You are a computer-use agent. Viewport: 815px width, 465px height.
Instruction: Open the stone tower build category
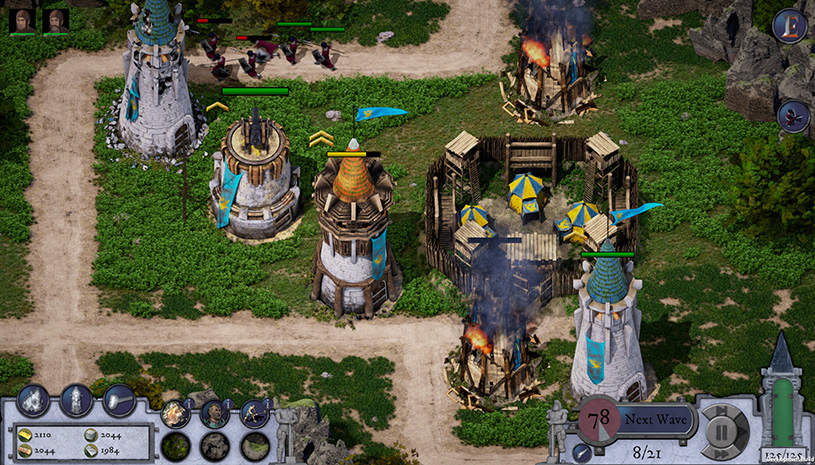76,401
